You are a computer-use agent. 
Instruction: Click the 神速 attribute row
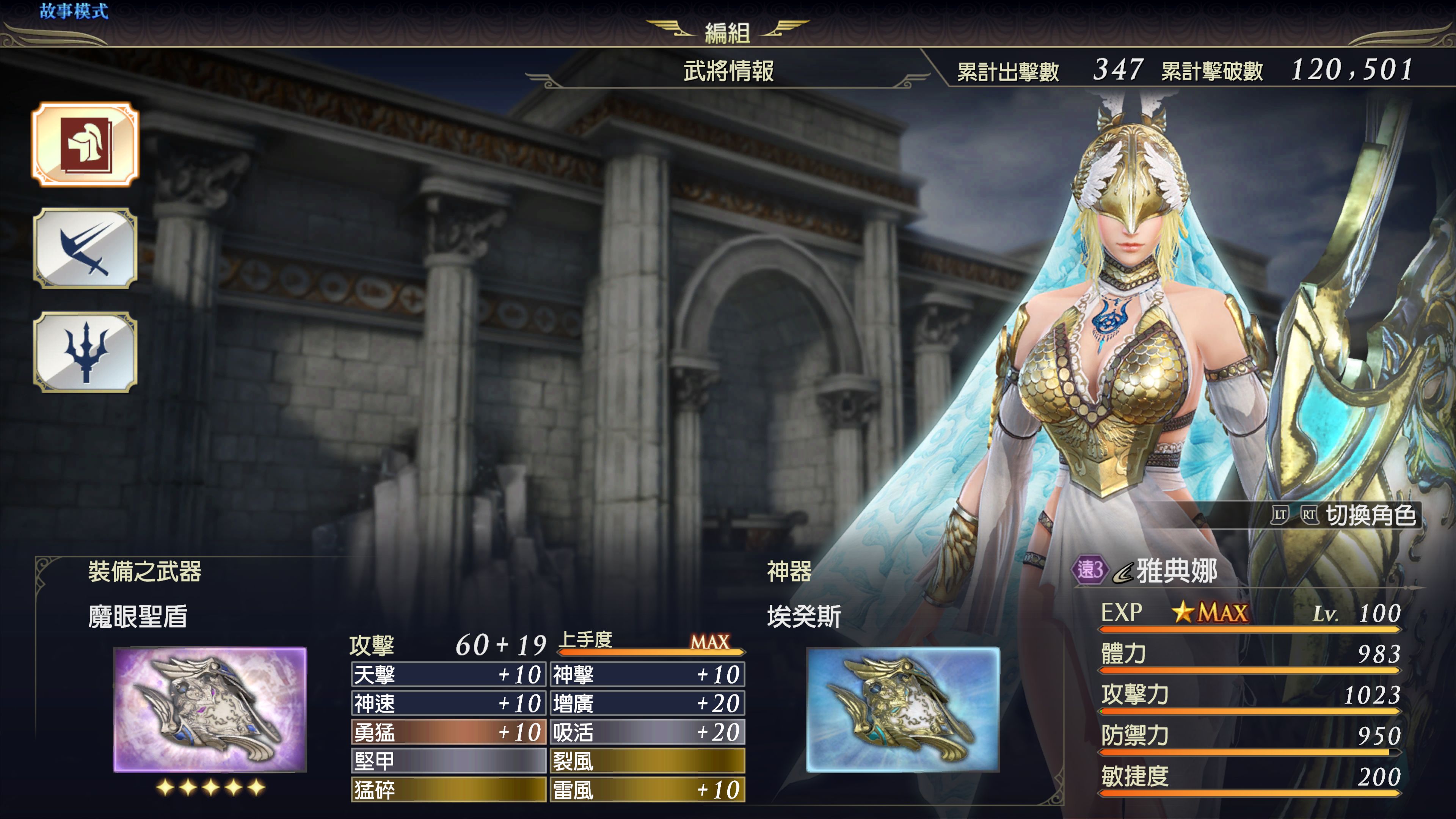click(x=448, y=703)
